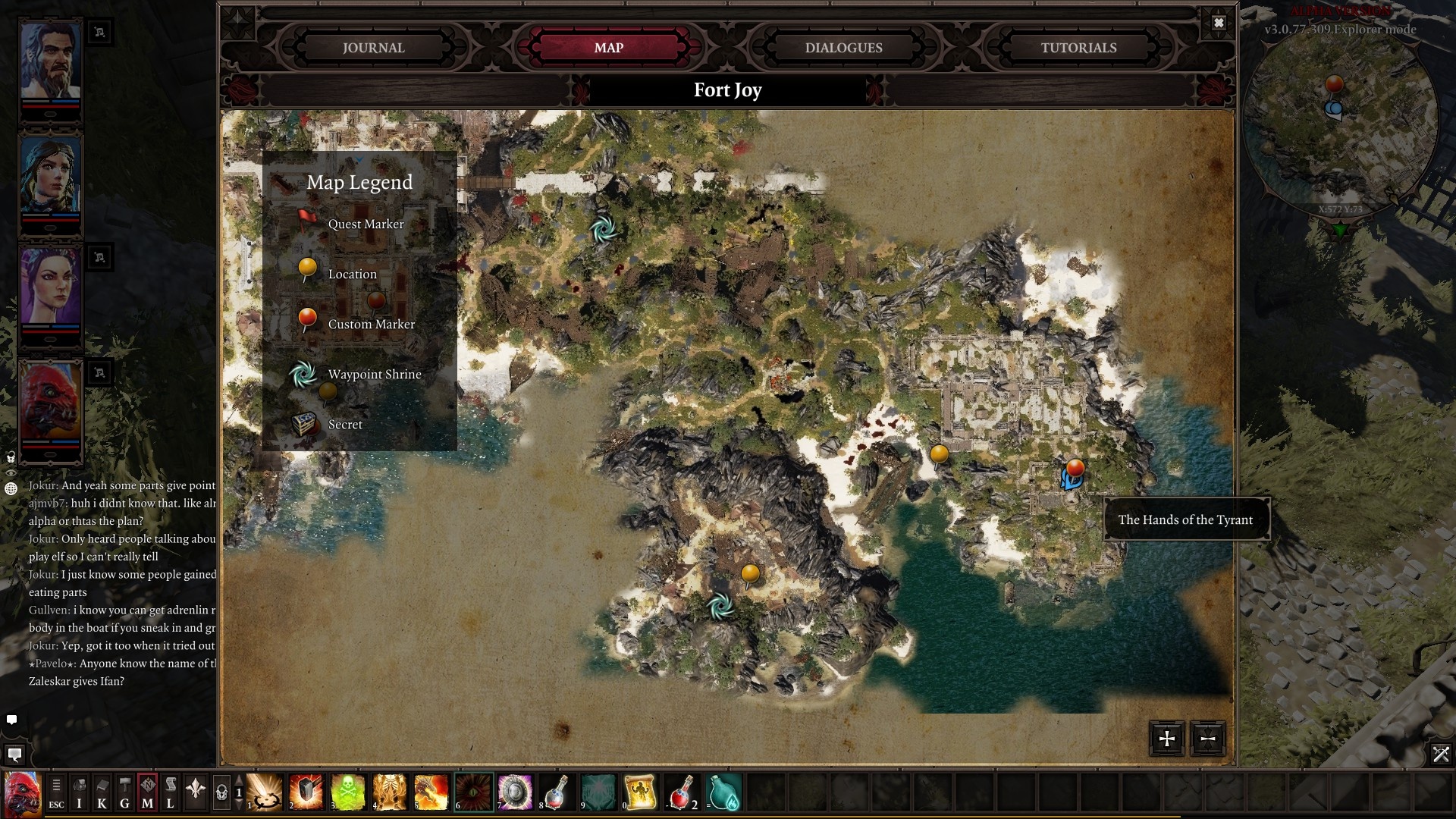1456x819 pixels.
Task: Open the ESC game menu button
Action: pyautogui.click(x=56, y=793)
